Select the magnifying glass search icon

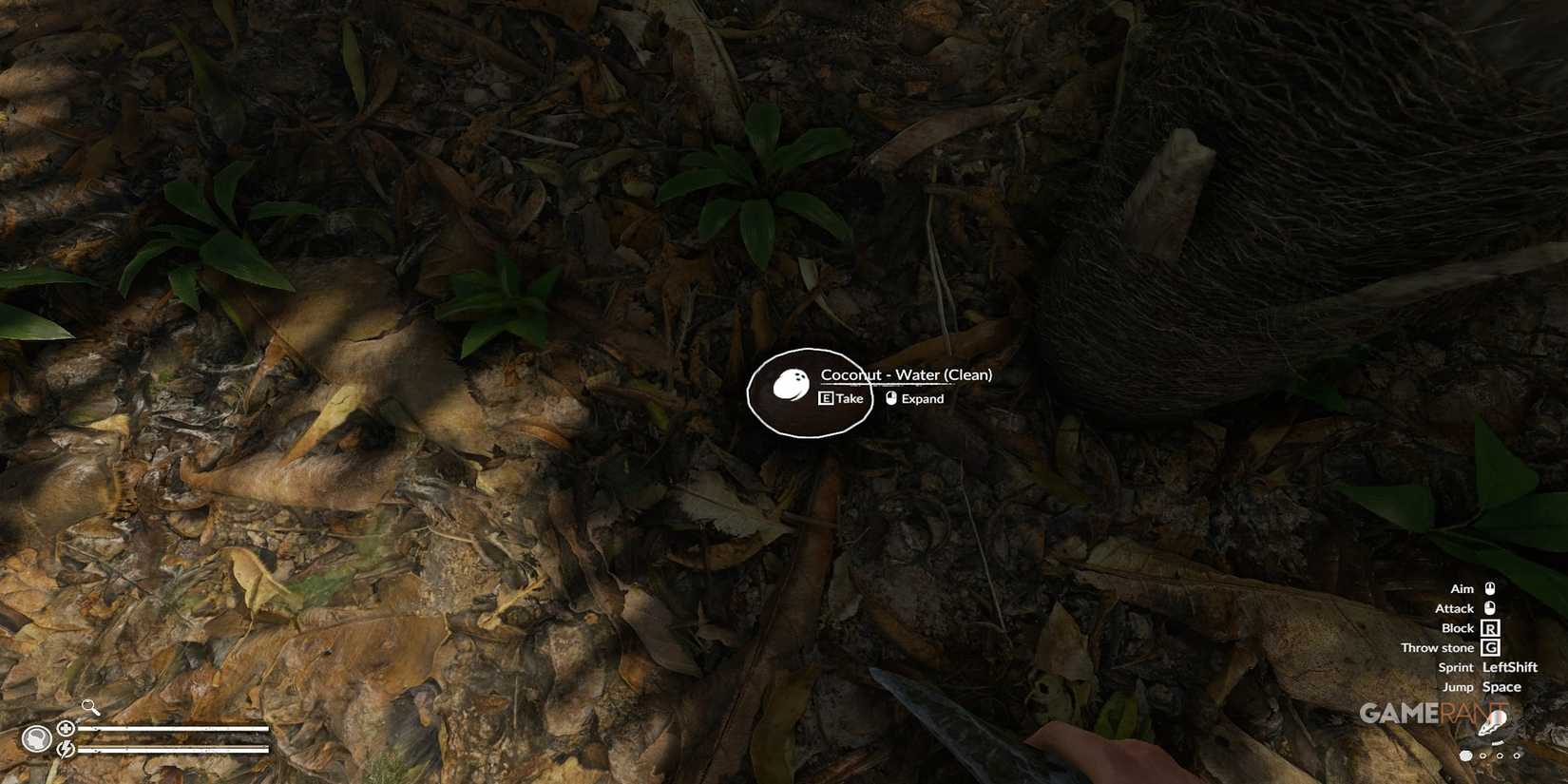(x=88, y=707)
